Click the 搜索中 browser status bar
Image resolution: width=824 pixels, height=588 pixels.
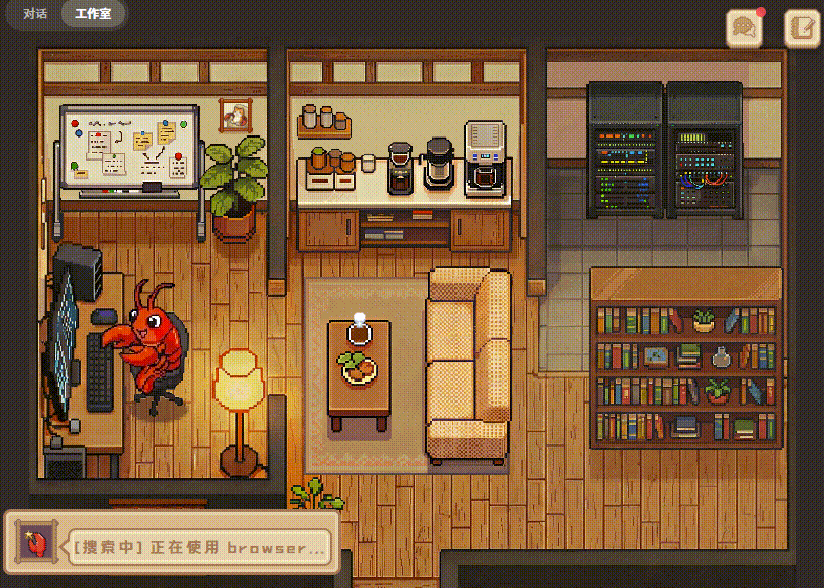tap(198, 547)
